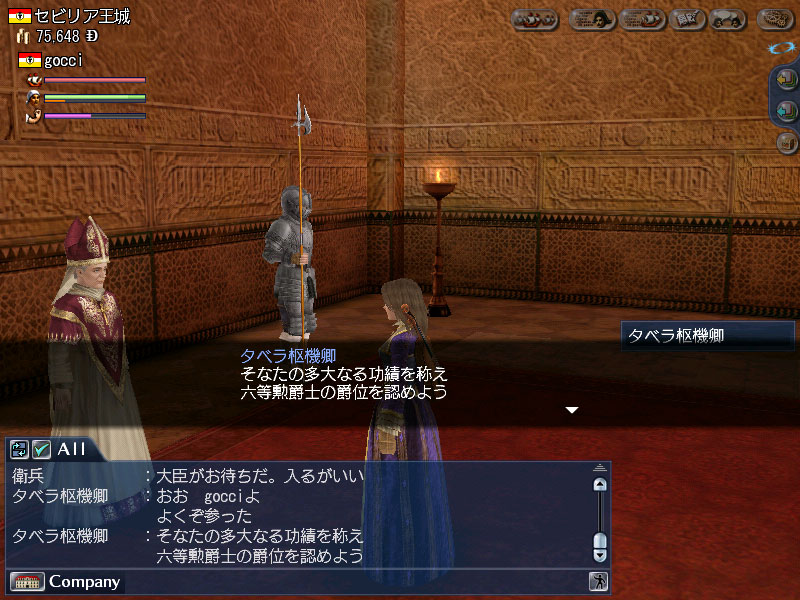Advance the dialogue with the white arrow
The width and height of the screenshot is (800, 600).
572,410
